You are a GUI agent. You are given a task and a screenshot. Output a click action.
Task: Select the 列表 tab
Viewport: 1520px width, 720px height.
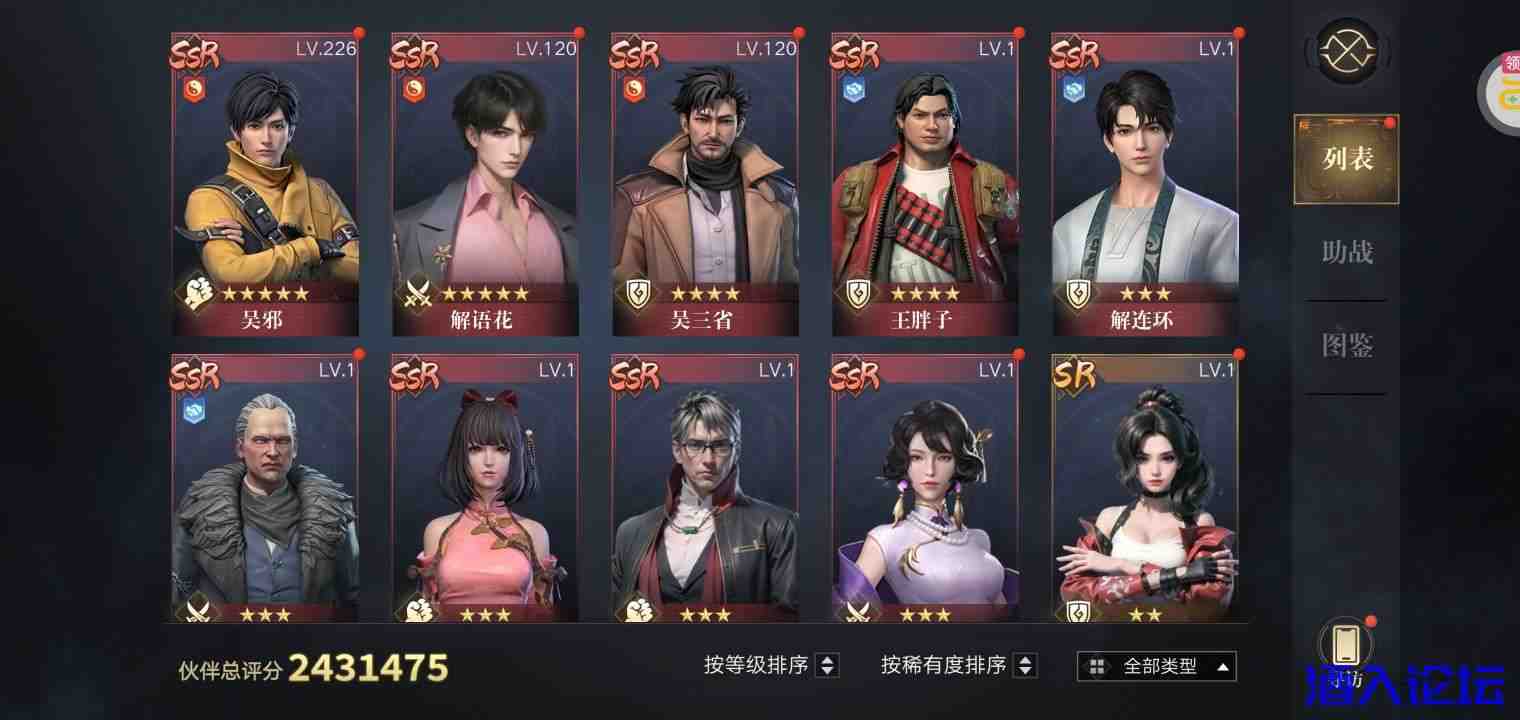tap(1345, 159)
